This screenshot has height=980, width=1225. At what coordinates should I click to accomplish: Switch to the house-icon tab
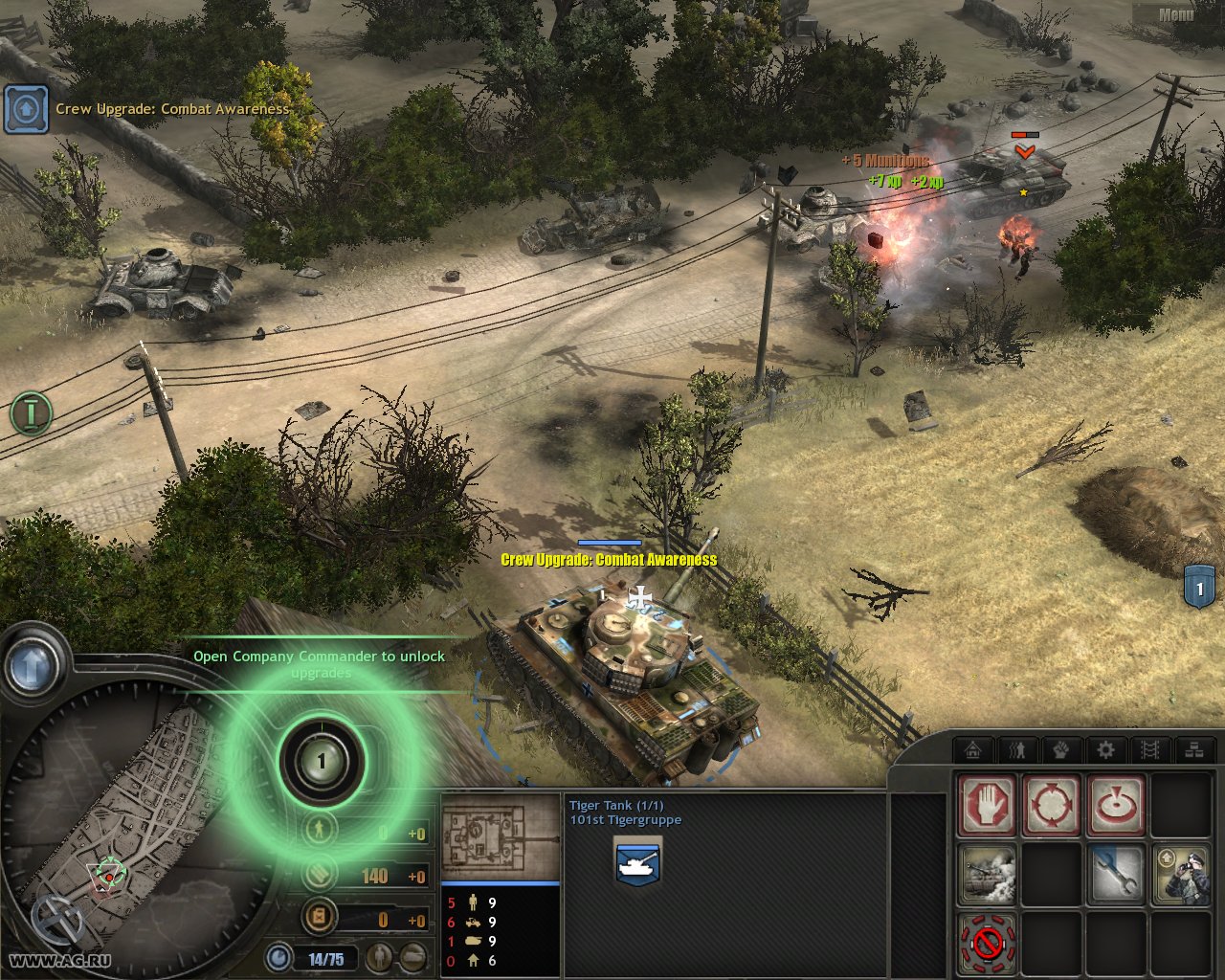click(974, 749)
